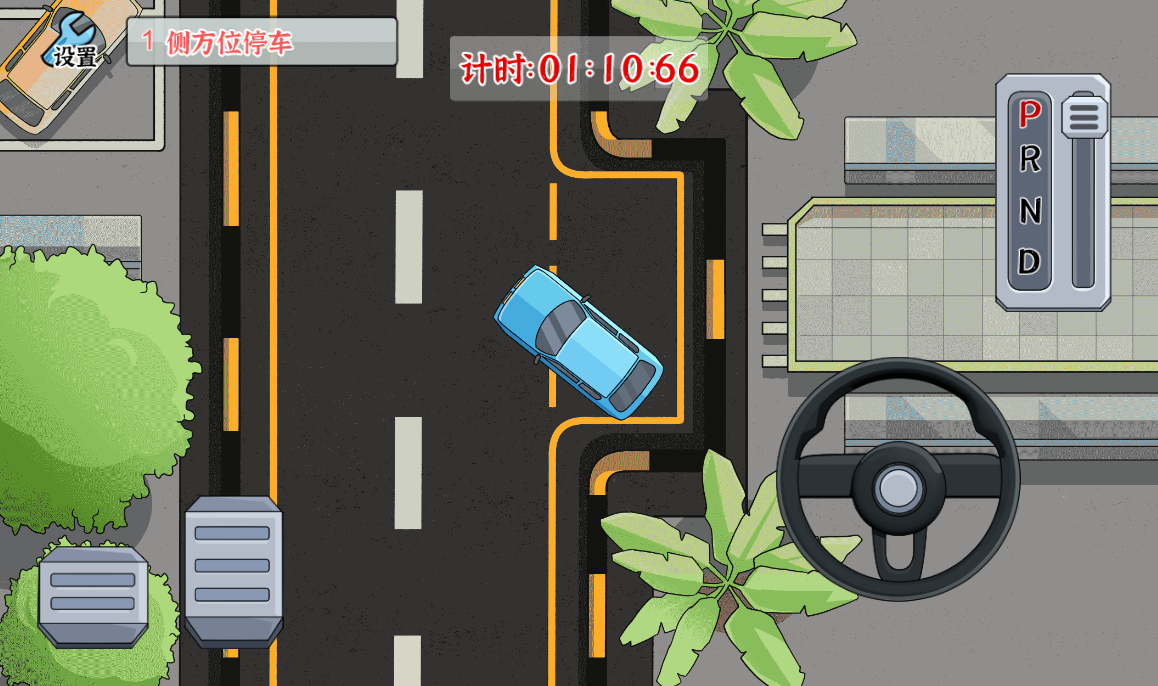This screenshot has width=1158, height=686.
Task: Open the 设置 settings button
Action: pyautogui.click(x=73, y=44)
